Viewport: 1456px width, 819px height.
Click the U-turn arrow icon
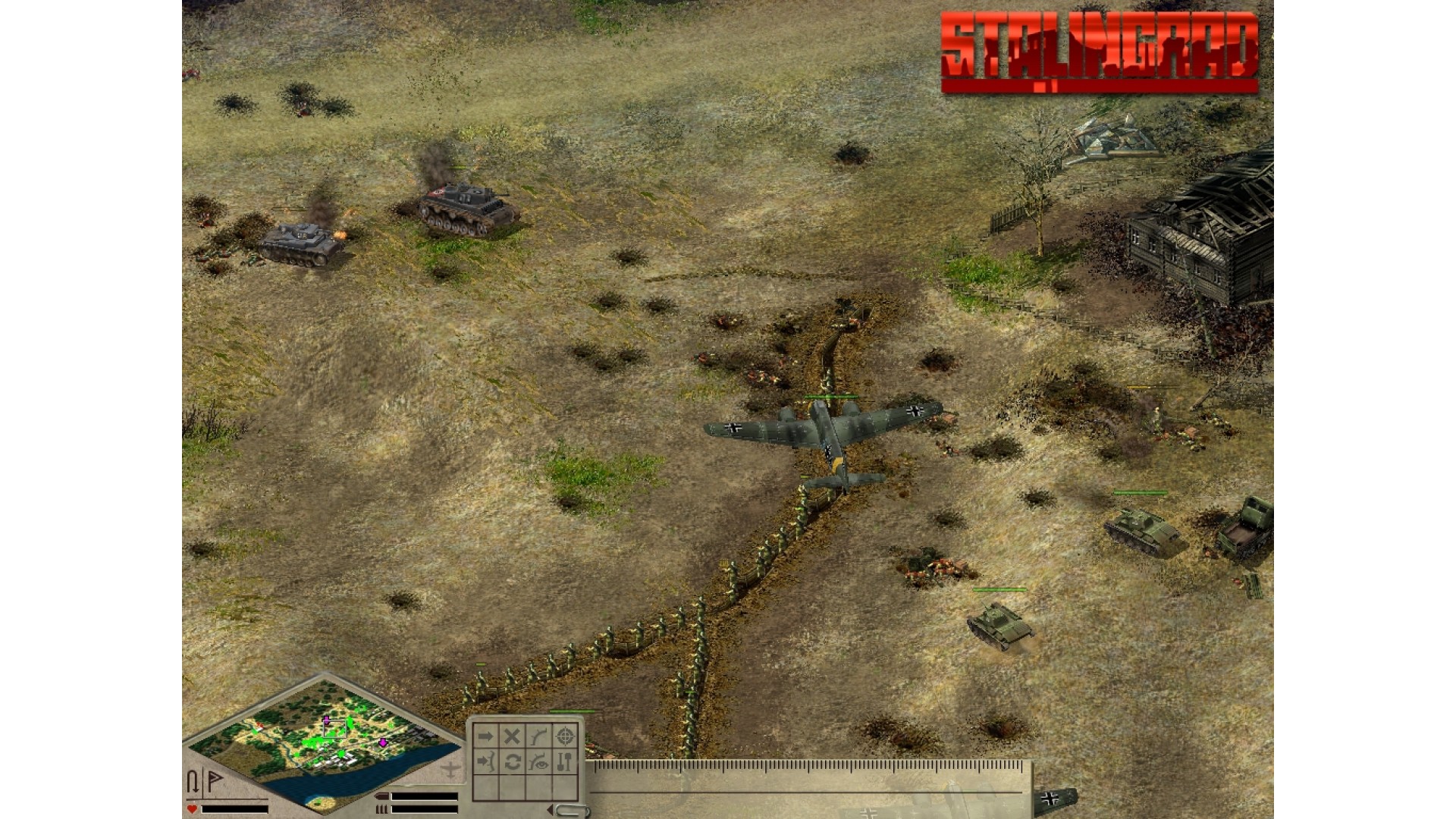pos(193,781)
